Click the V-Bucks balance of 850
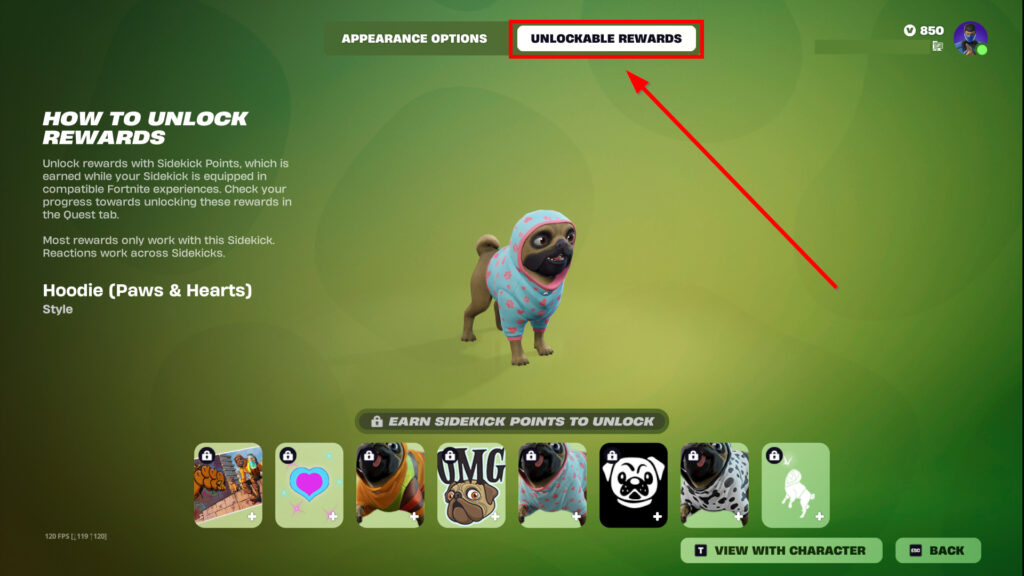This screenshot has width=1024, height=576. [924, 30]
